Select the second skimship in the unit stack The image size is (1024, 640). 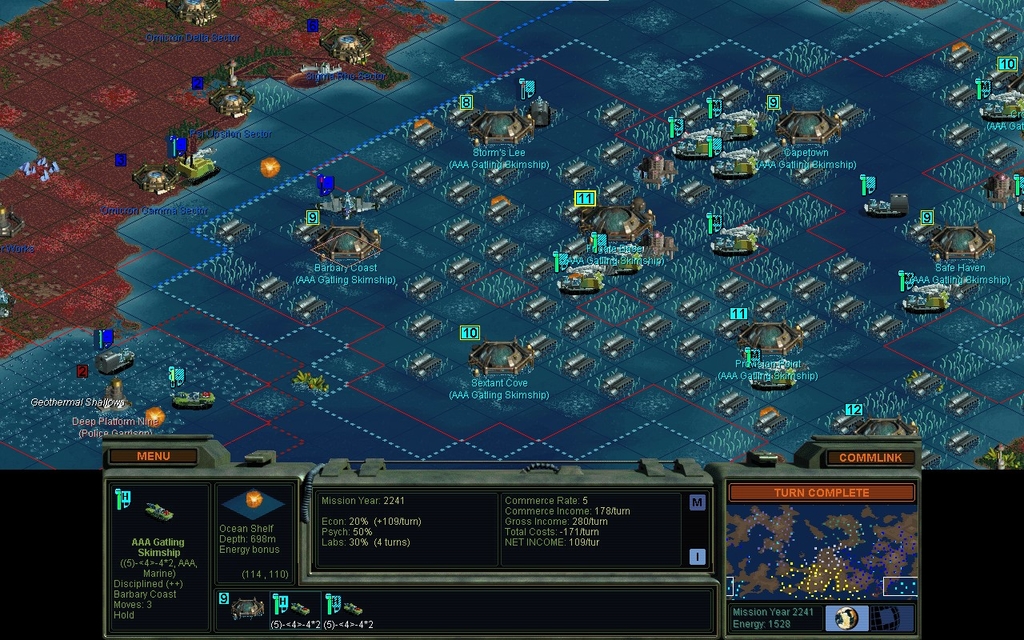pos(351,607)
